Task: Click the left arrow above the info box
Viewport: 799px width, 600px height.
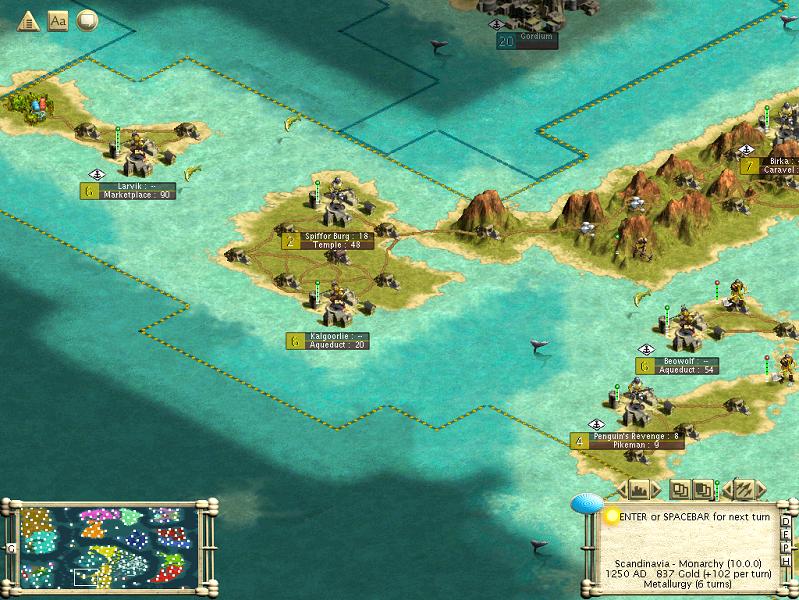Action: (x=620, y=490)
